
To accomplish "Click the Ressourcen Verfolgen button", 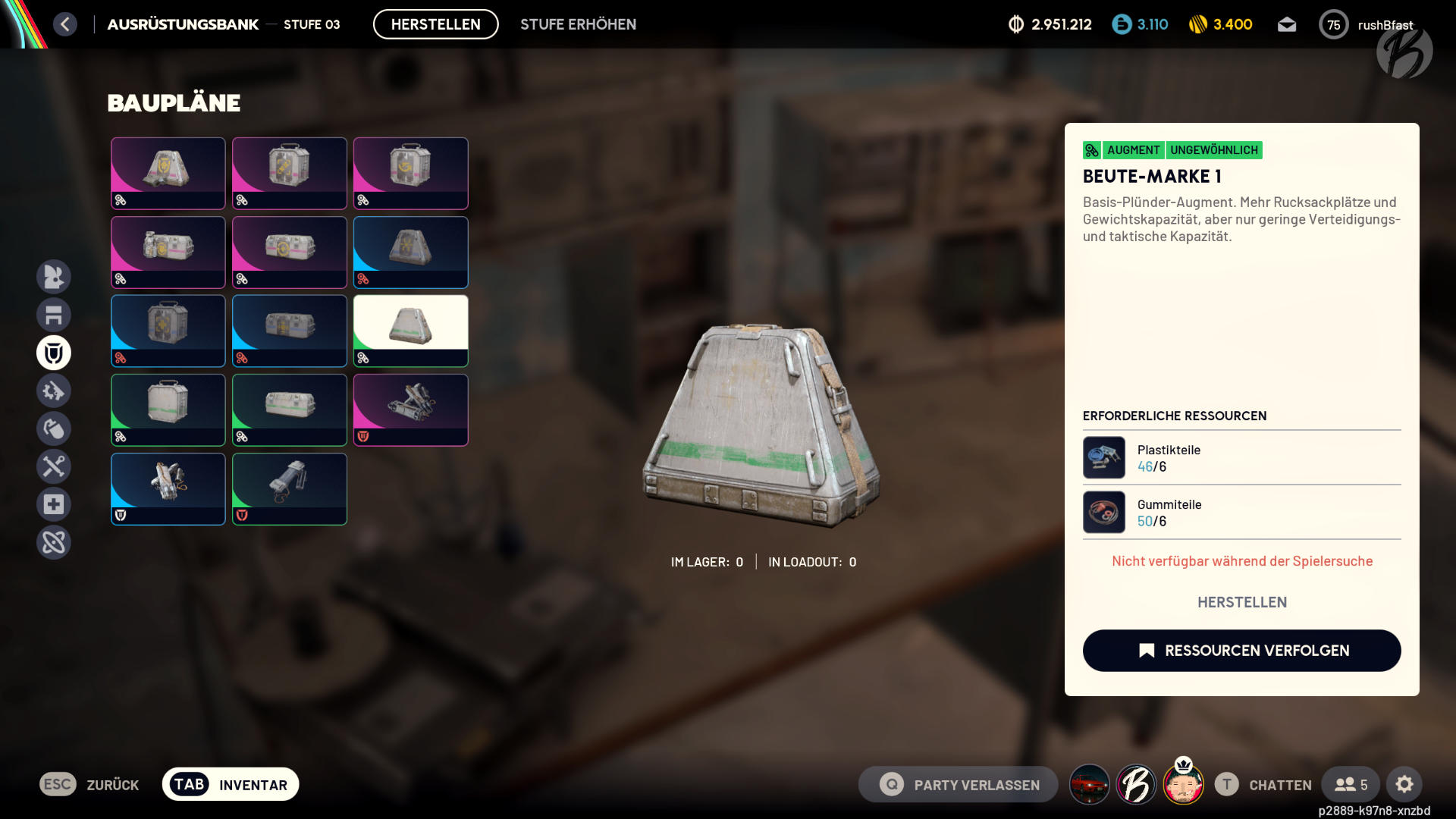I will tap(1241, 650).
